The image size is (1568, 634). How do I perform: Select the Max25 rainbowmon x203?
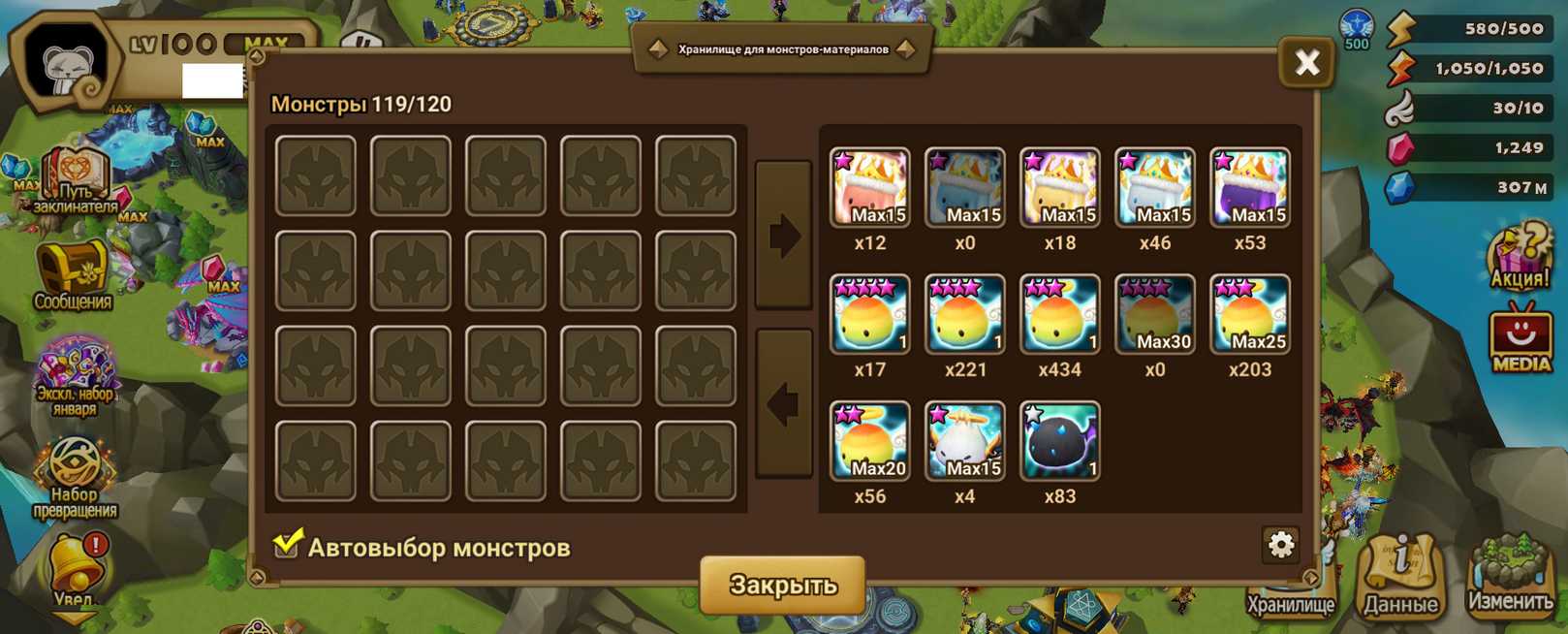1249,315
